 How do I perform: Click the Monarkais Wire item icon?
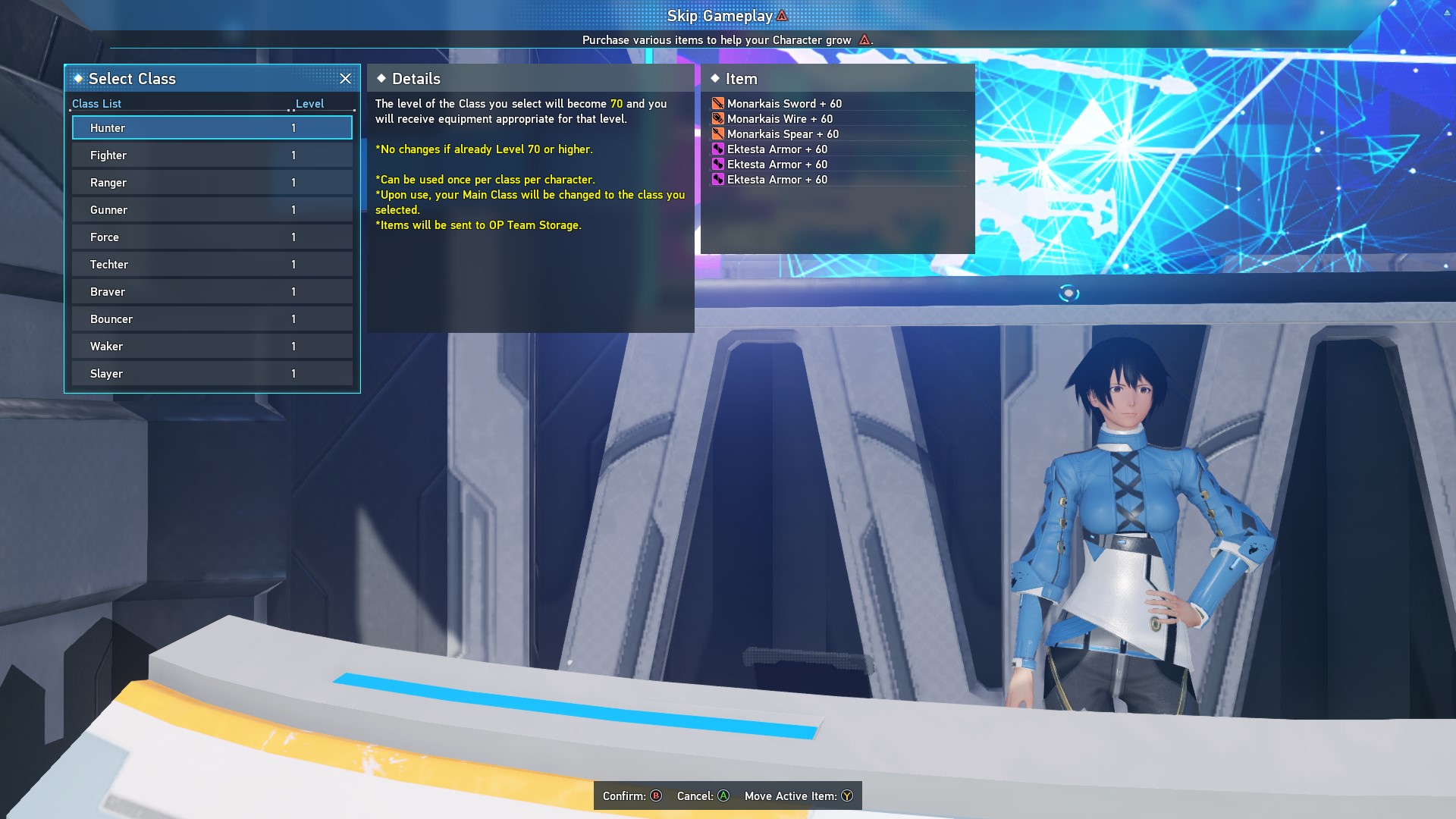coord(718,118)
